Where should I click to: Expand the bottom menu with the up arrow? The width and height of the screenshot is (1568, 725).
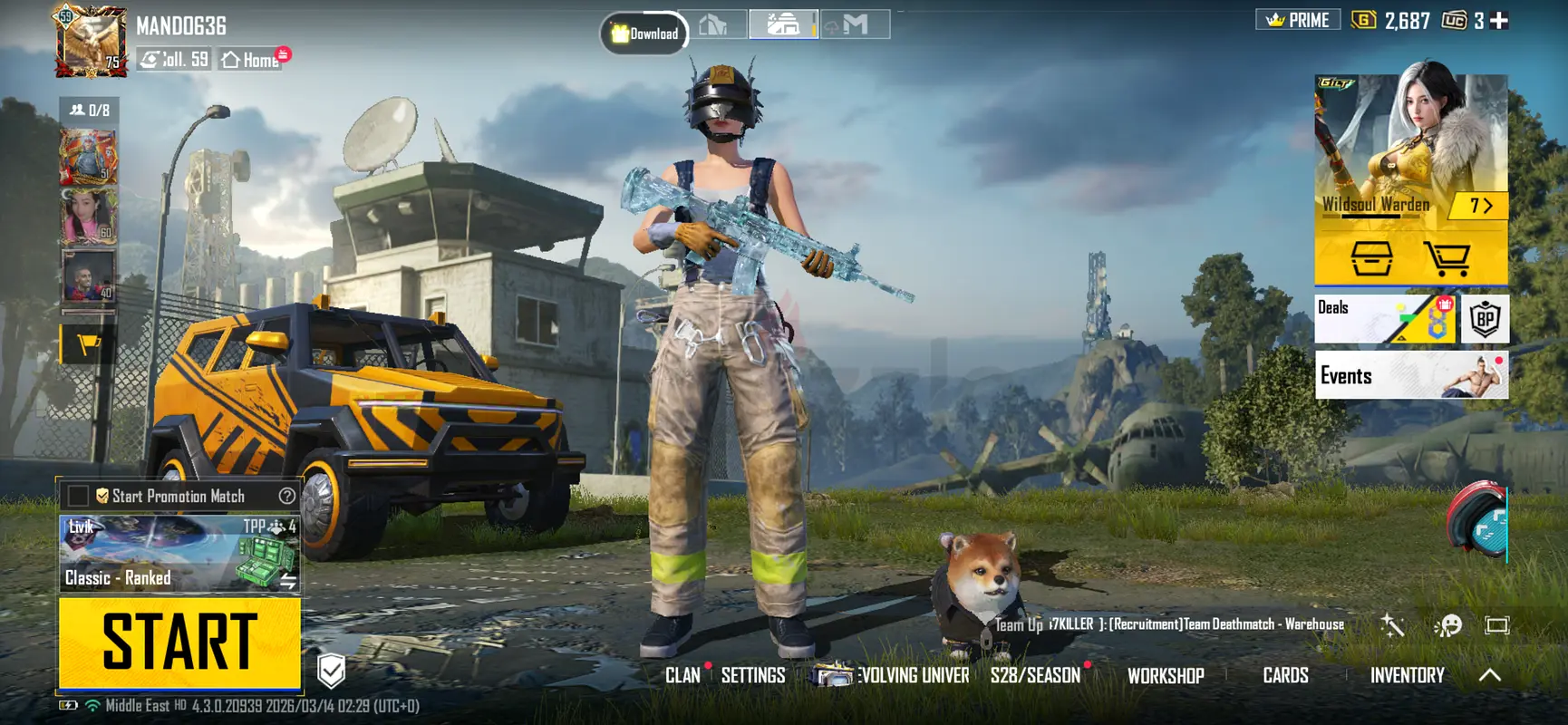(x=1489, y=675)
